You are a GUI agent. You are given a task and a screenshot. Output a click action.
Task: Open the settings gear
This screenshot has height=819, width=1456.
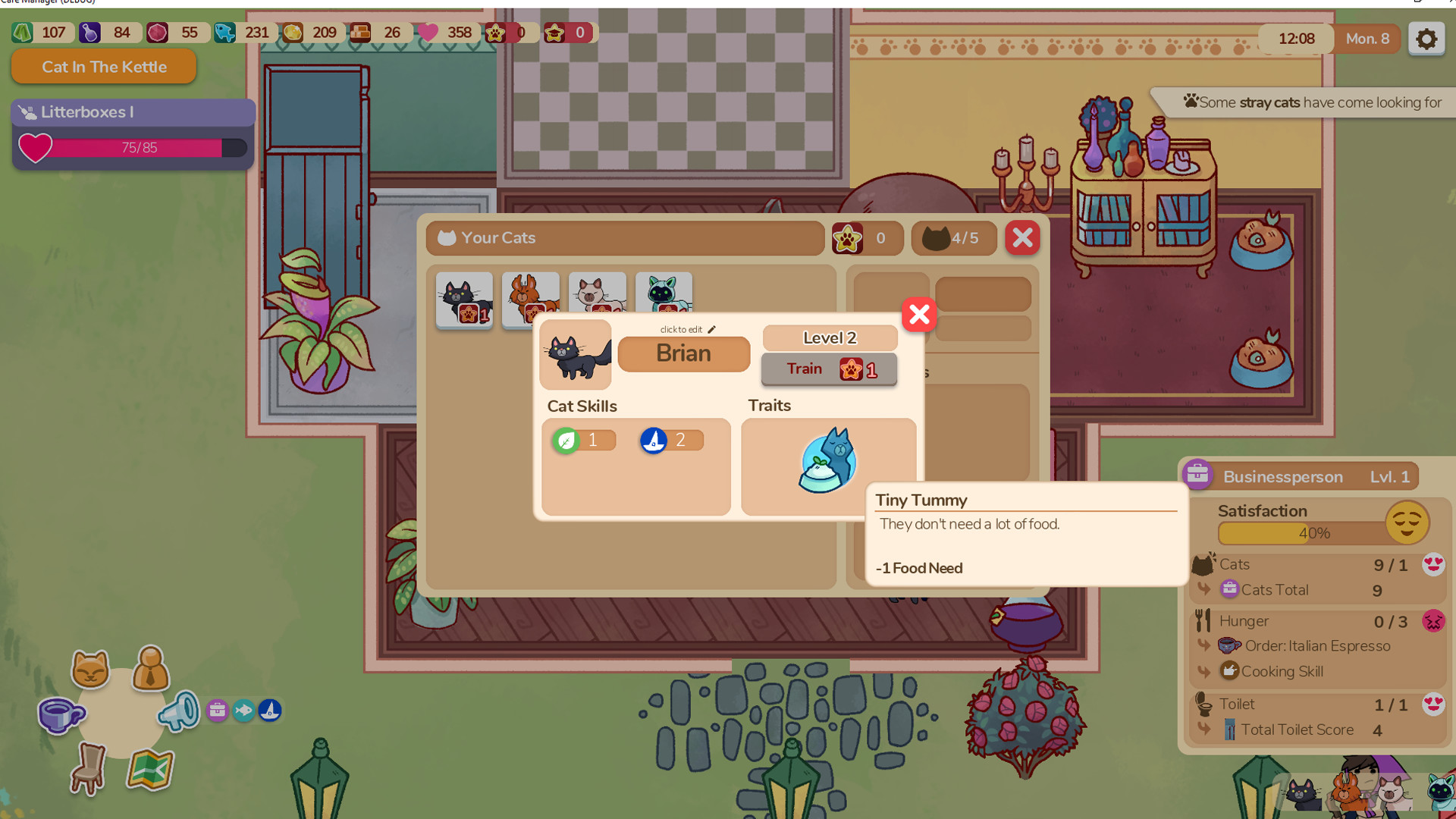1426,38
